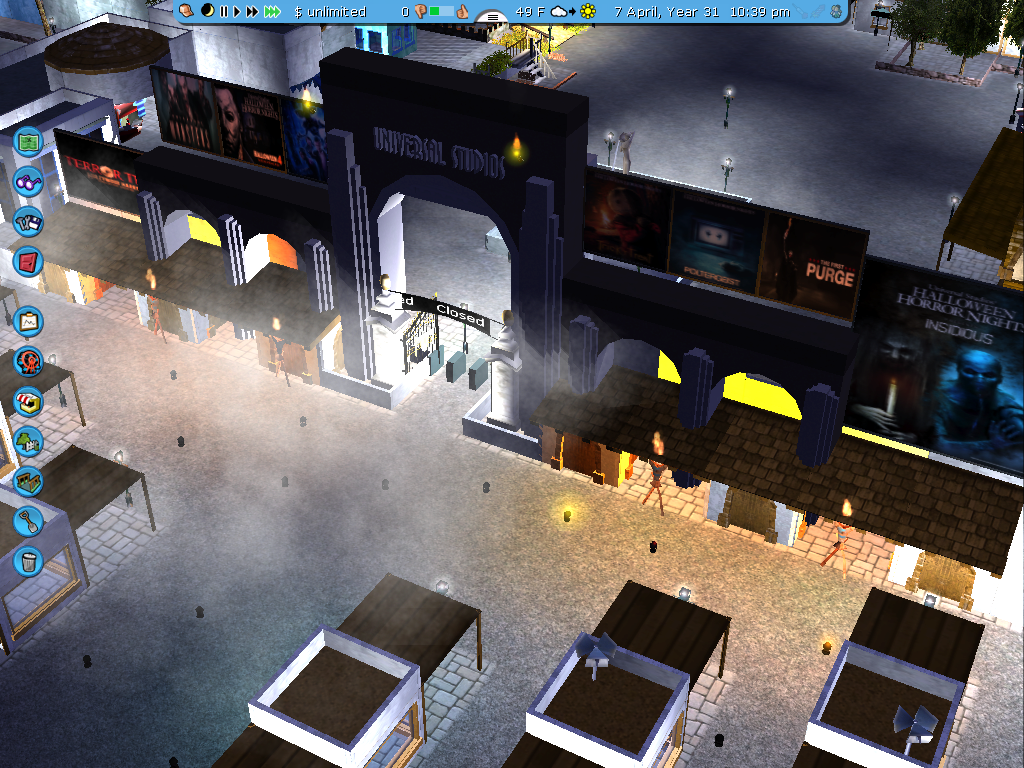Click the unlimited money finances display
Image resolution: width=1024 pixels, height=768 pixels.
pos(331,12)
